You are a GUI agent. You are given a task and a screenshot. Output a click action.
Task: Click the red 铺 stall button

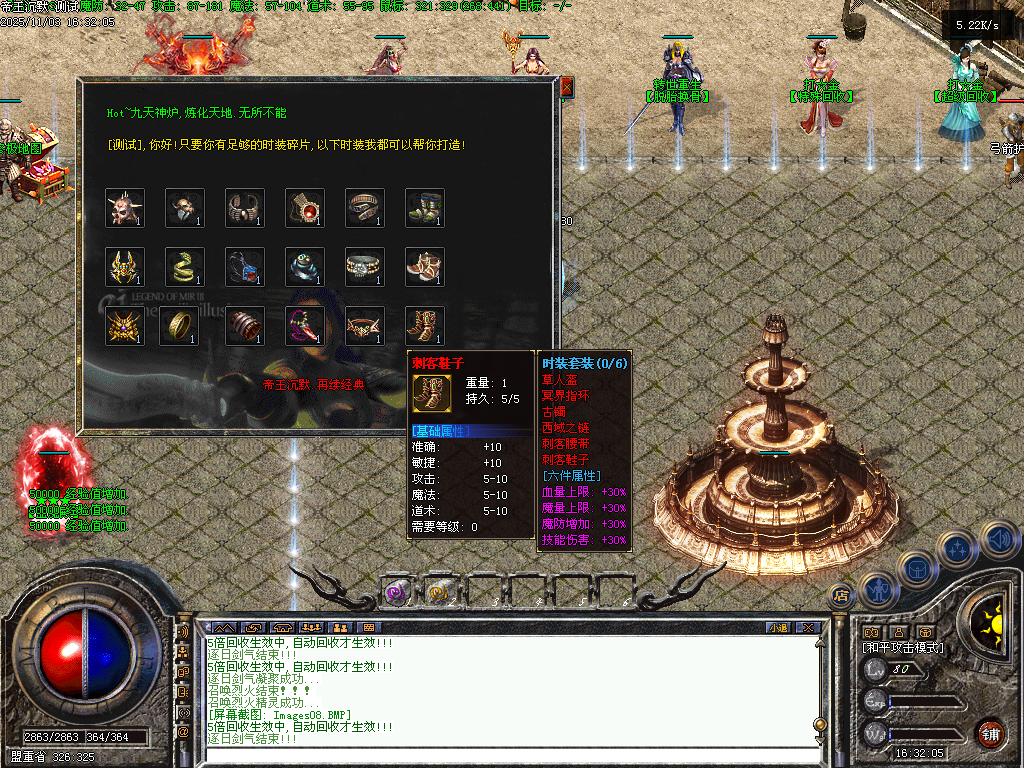(x=990, y=733)
